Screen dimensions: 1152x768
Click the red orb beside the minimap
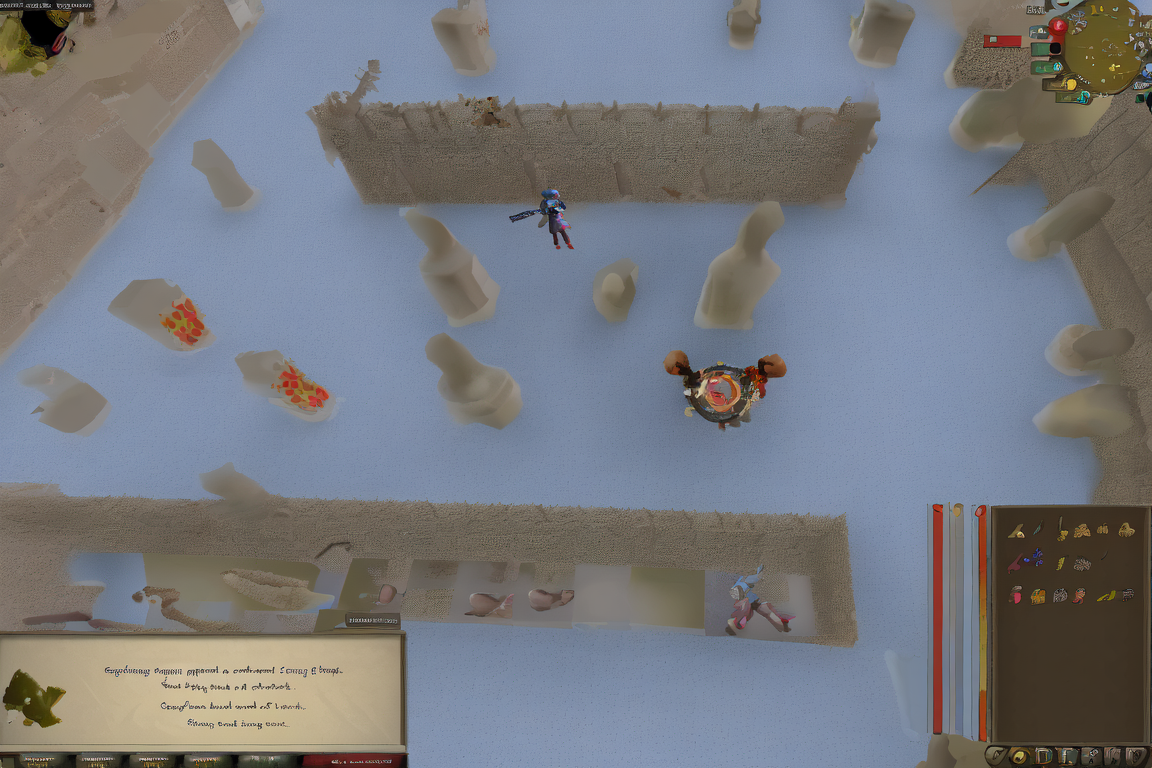[x=1057, y=27]
